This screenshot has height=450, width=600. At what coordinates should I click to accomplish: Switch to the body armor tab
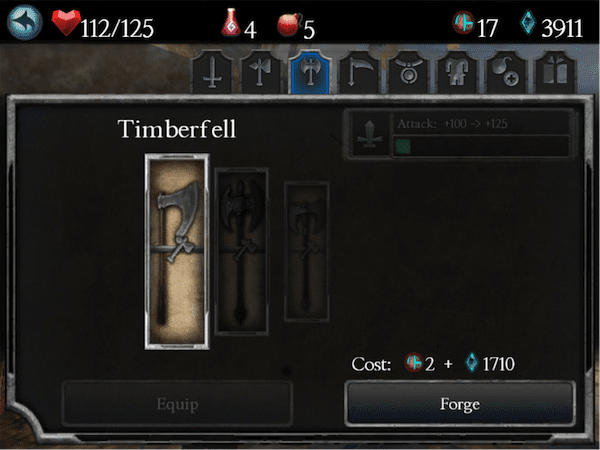[x=455, y=72]
